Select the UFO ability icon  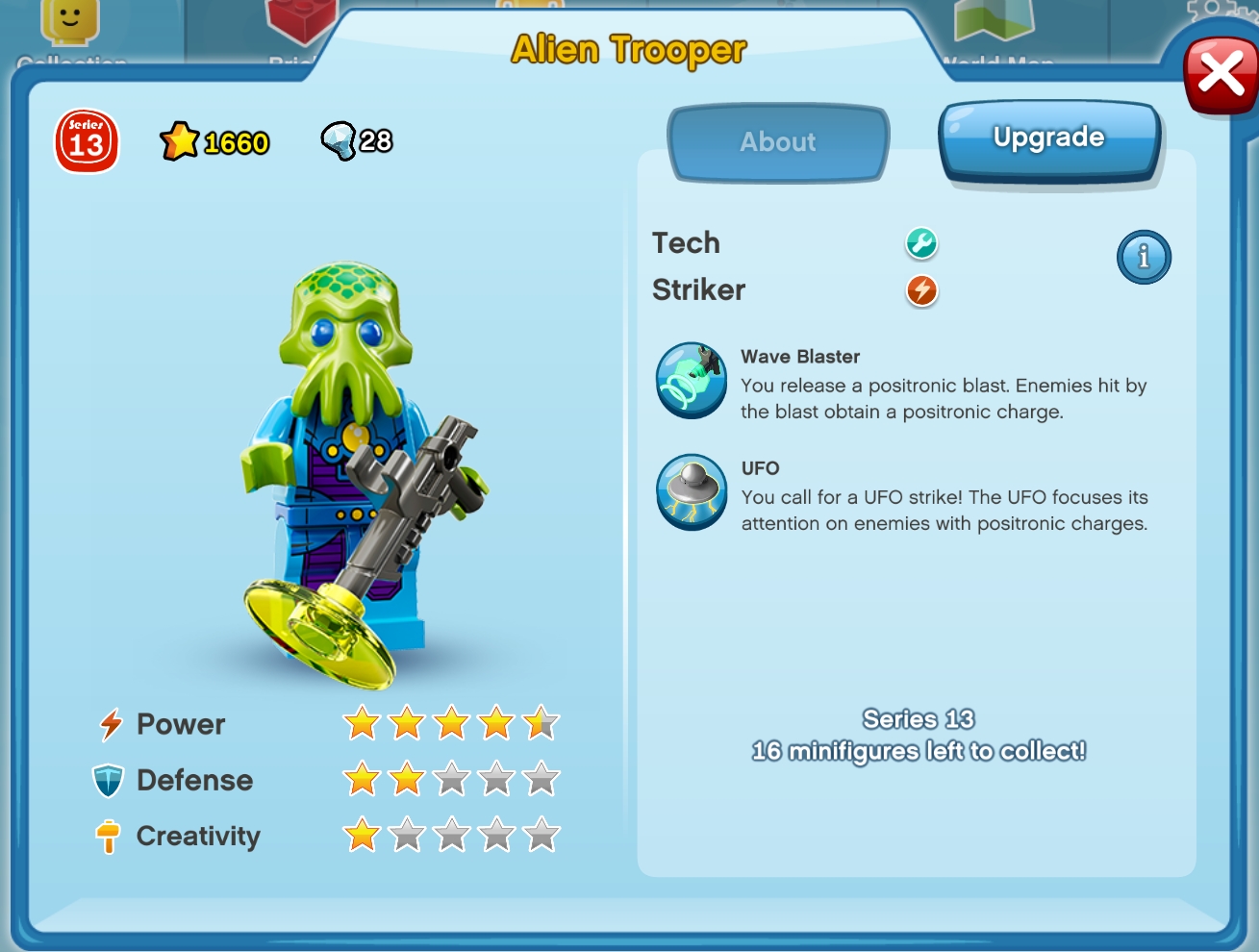pos(691,491)
